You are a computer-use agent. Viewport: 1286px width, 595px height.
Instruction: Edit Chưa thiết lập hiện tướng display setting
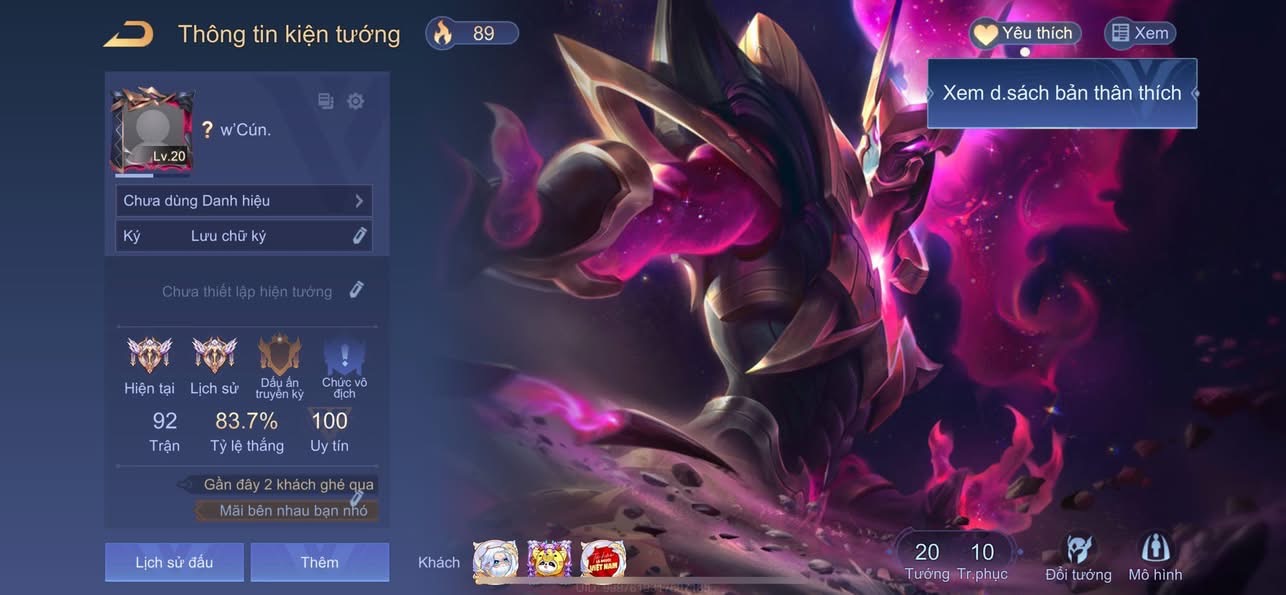click(x=356, y=290)
